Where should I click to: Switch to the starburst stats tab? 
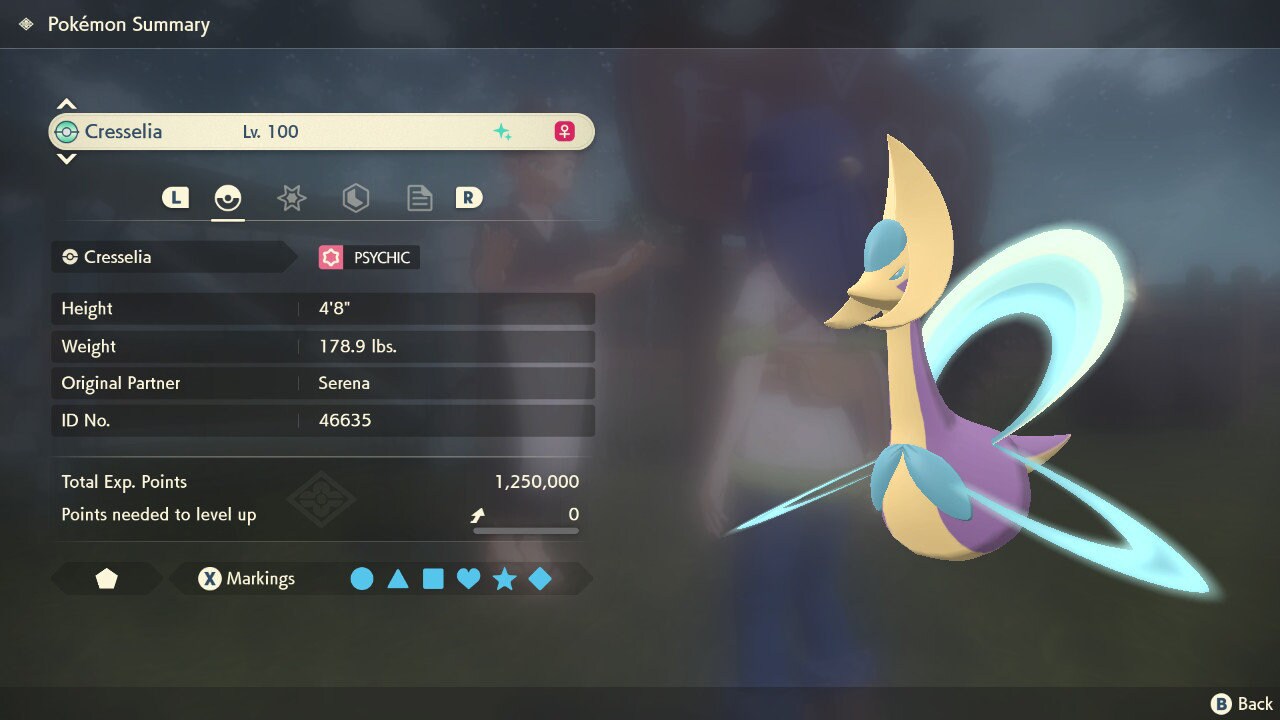(291, 198)
